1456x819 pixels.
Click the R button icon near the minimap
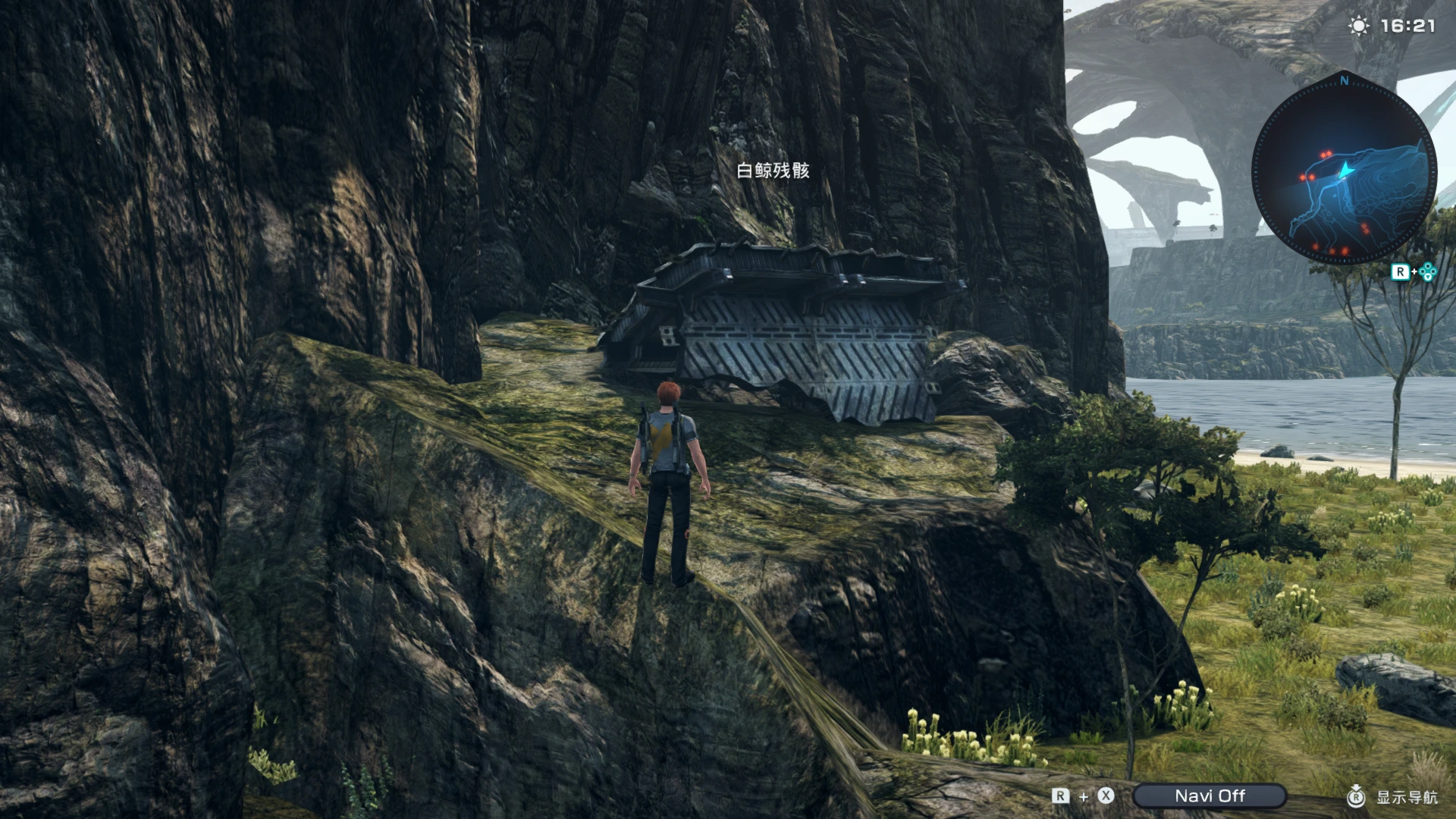(x=1401, y=271)
